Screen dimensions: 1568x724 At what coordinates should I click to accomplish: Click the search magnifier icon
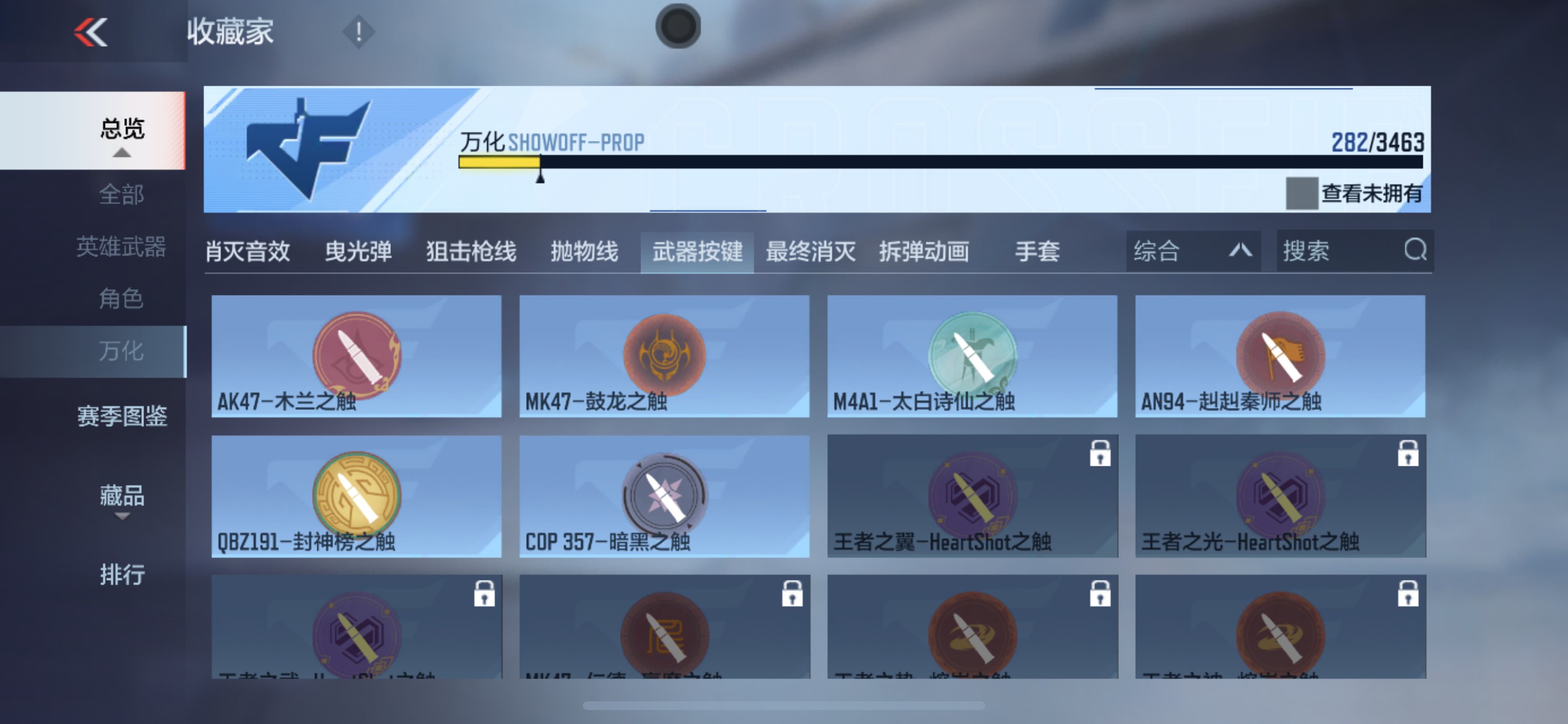1416,250
